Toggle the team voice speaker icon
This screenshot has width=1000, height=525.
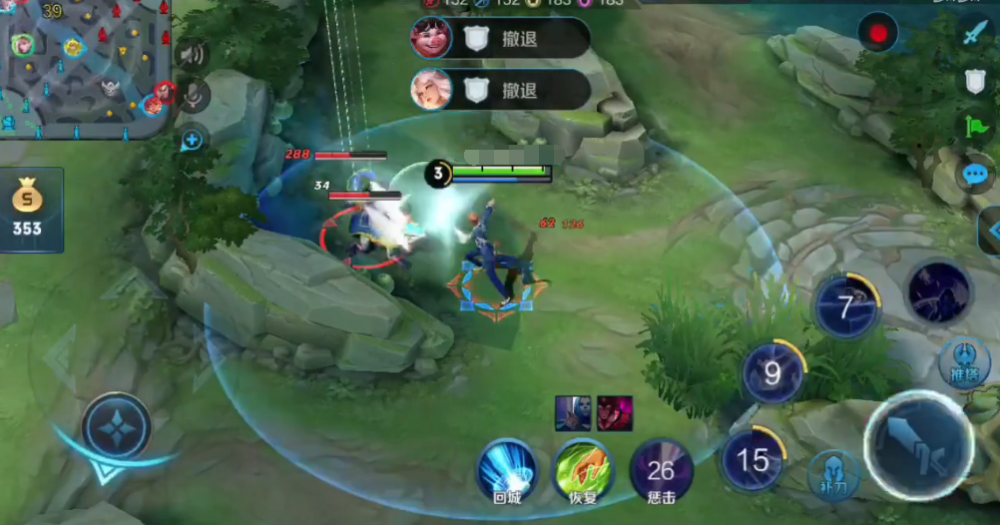tap(191, 53)
